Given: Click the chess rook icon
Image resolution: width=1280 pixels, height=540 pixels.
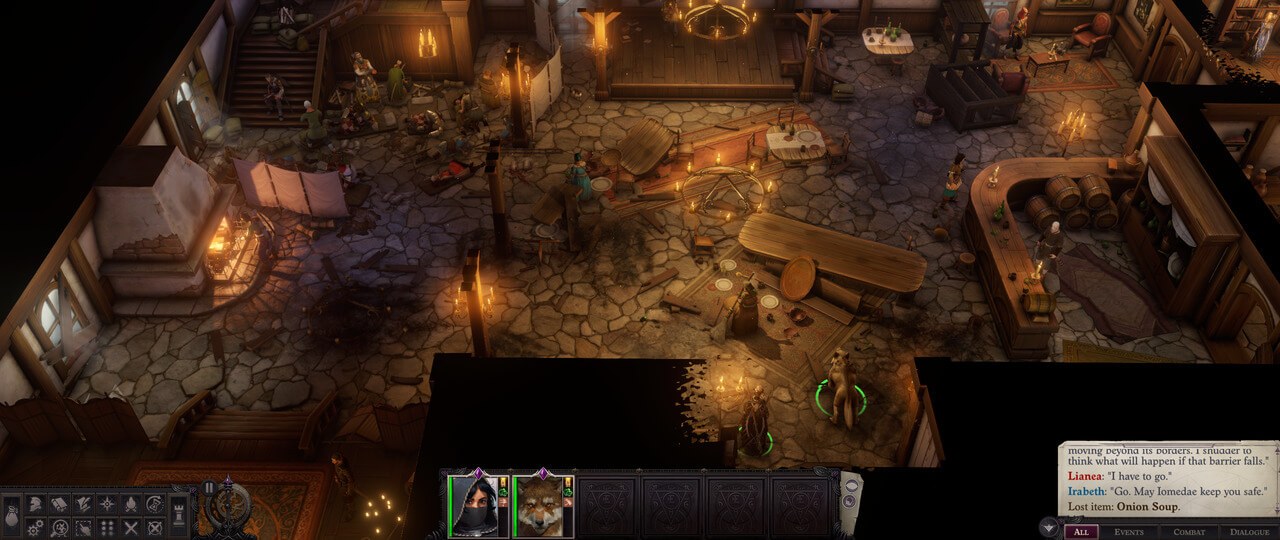Looking at the screenshot, I should (x=180, y=516).
